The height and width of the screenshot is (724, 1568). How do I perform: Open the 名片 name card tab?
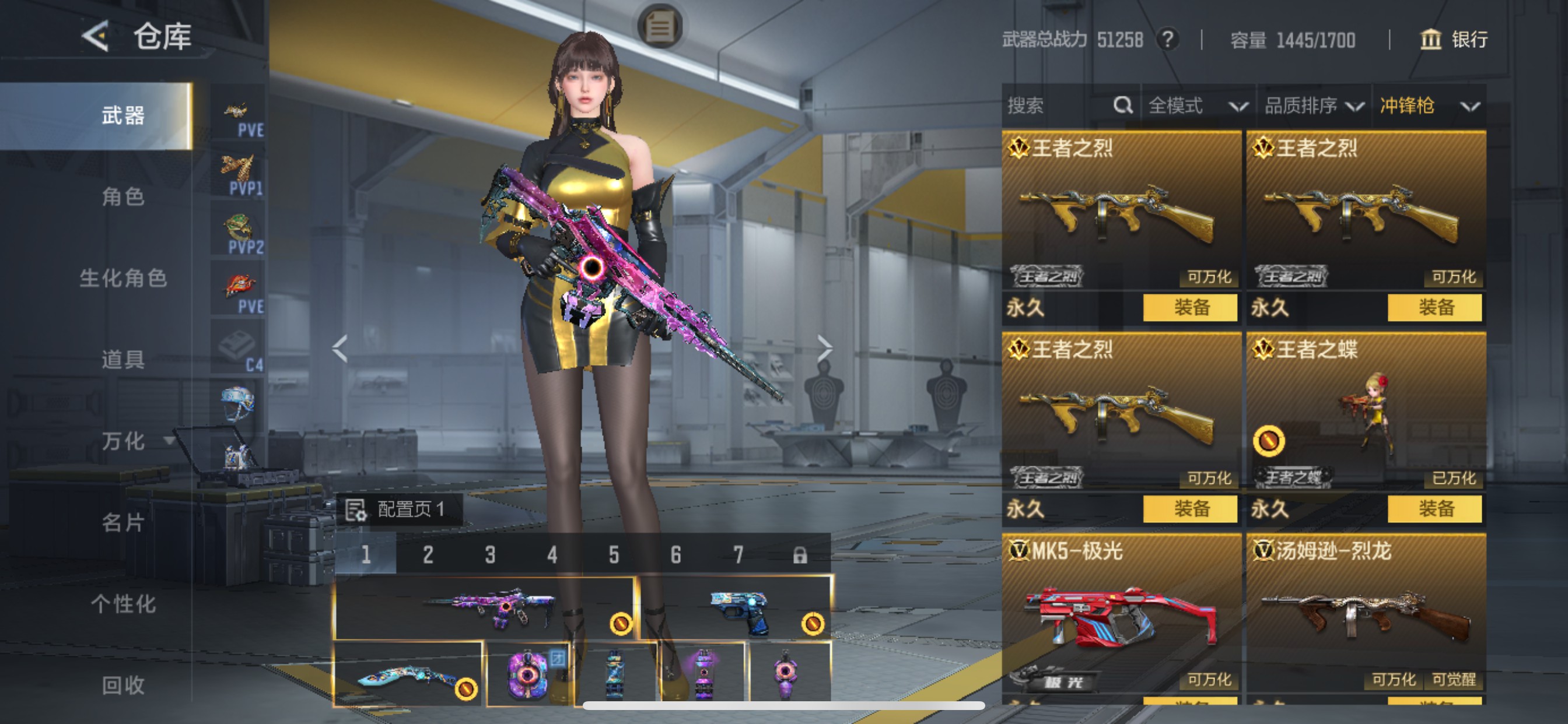click(123, 522)
